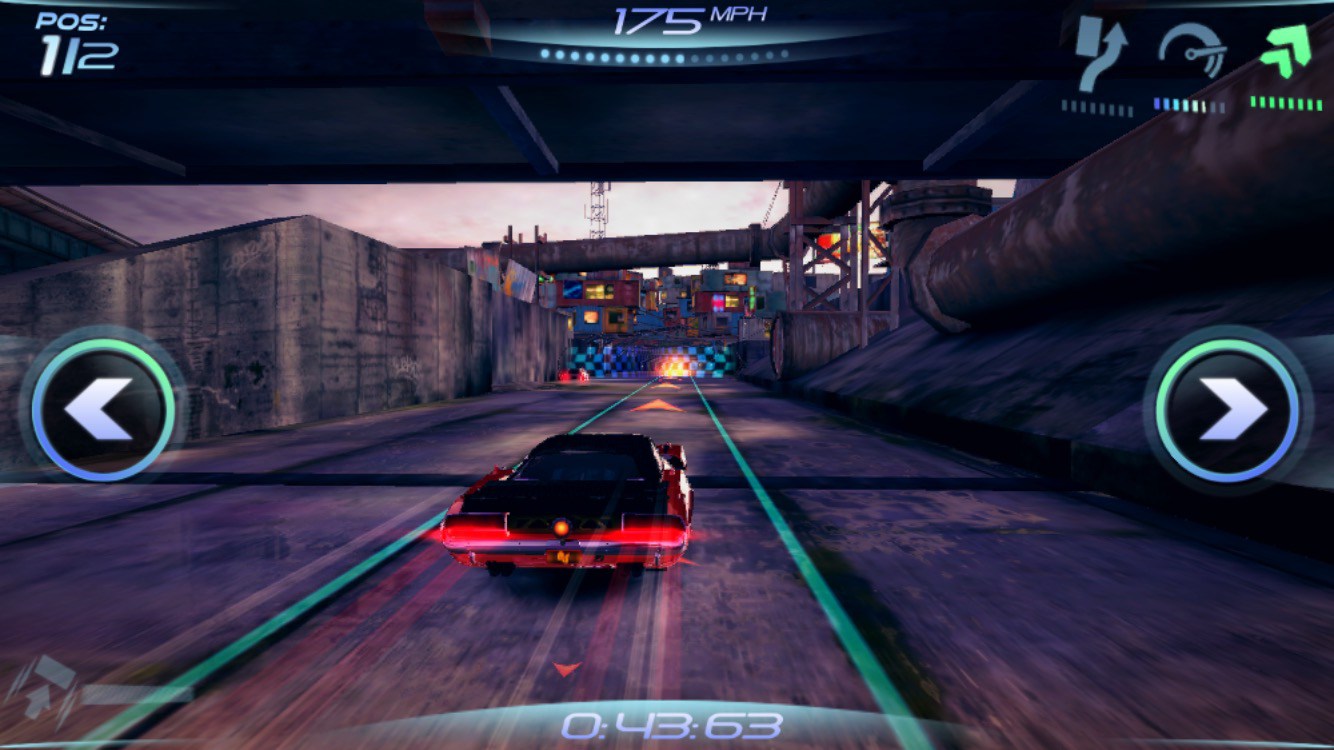The height and width of the screenshot is (750, 1334).
Task: Select the speedometer gauge power-up icon
Action: click(1192, 50)
